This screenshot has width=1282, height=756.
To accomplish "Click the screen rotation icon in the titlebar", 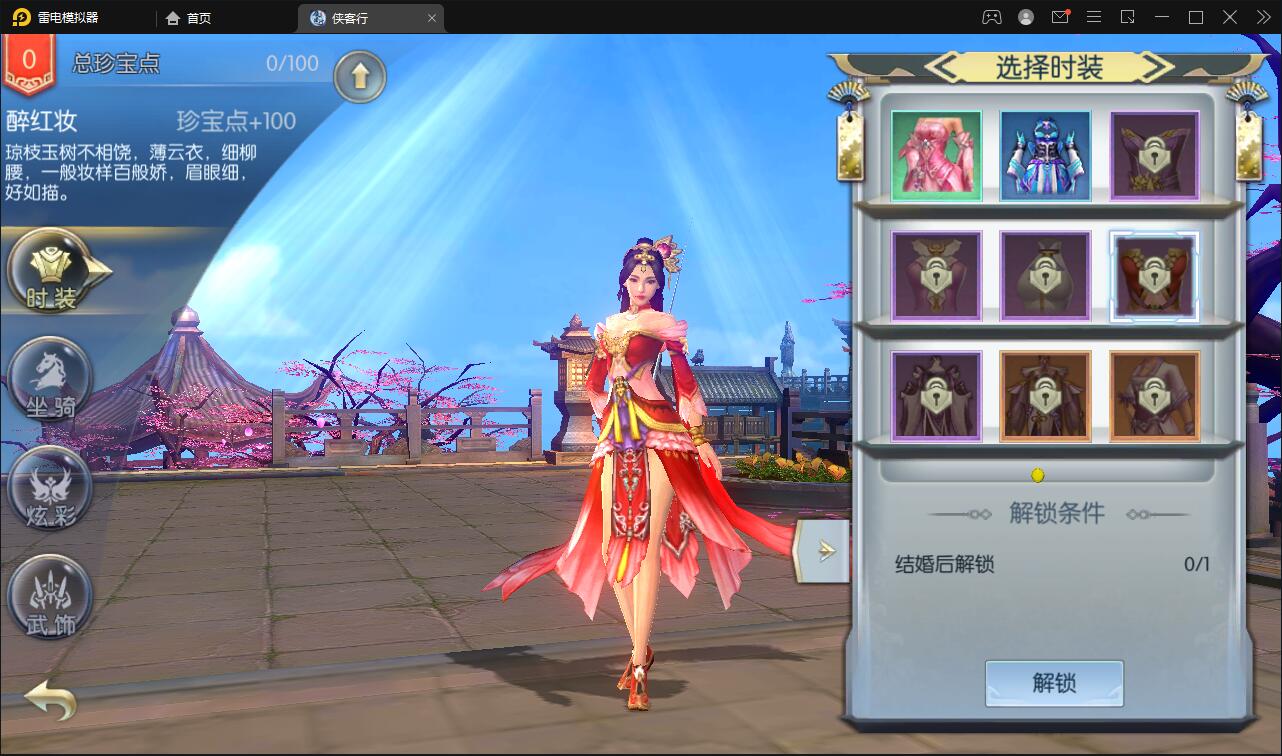I will (x=1129, y=16).
